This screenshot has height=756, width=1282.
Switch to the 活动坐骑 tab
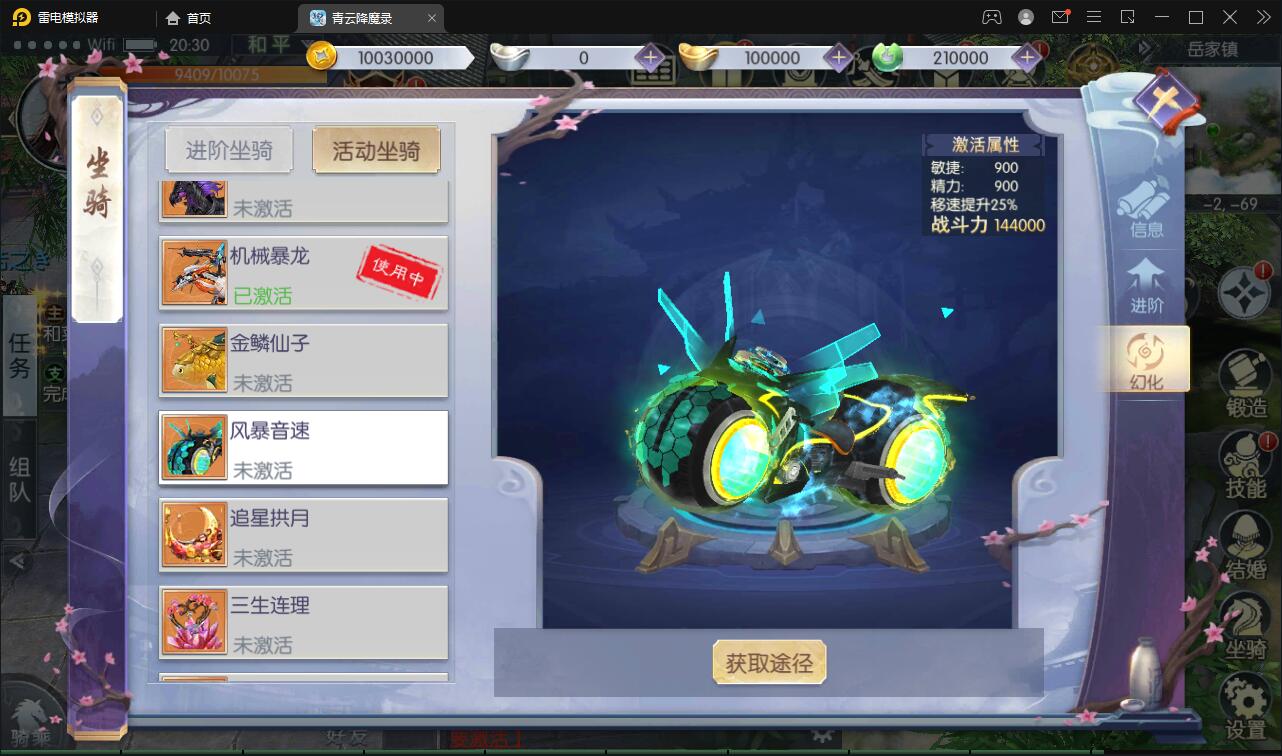377,148
